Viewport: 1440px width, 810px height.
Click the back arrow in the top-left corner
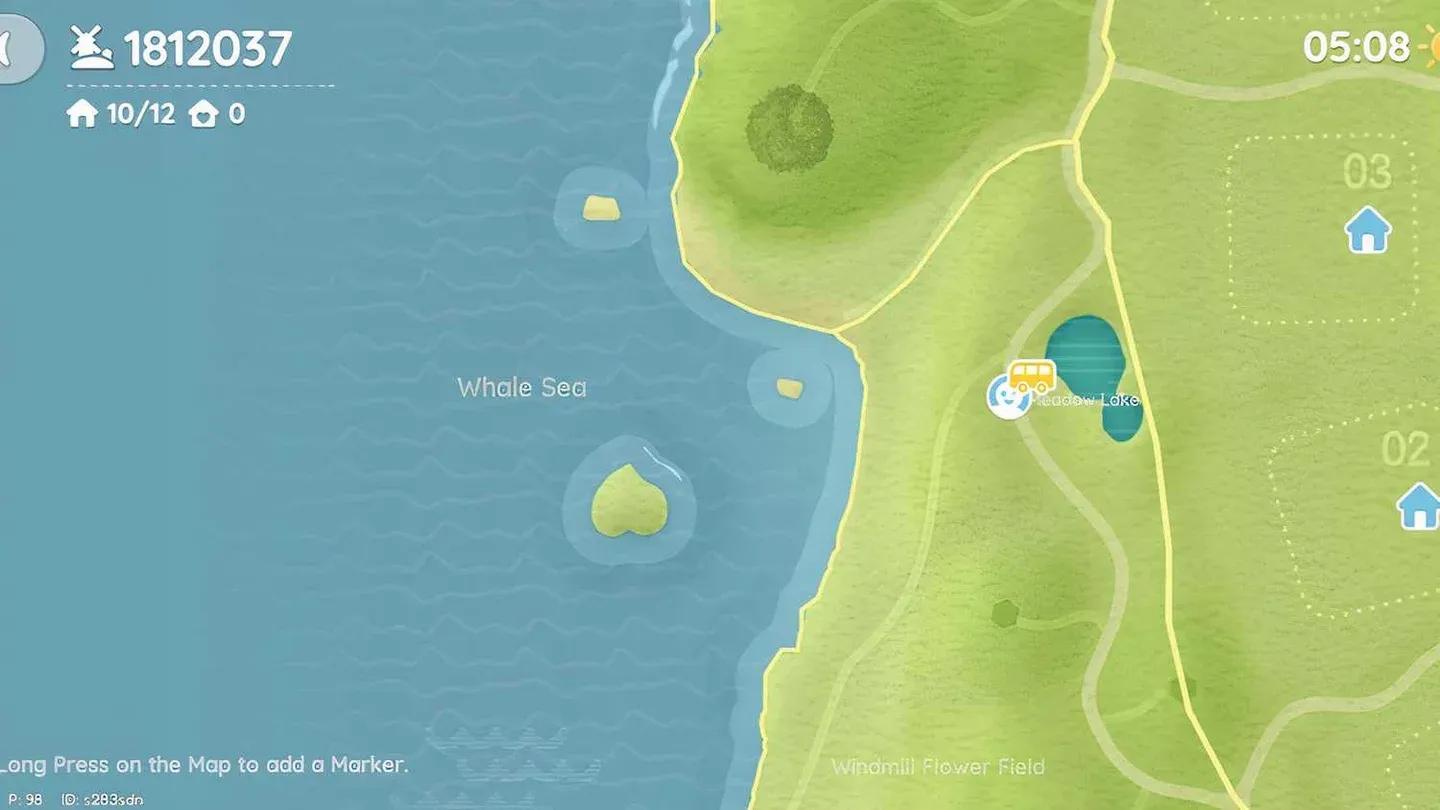click(10, 46)
